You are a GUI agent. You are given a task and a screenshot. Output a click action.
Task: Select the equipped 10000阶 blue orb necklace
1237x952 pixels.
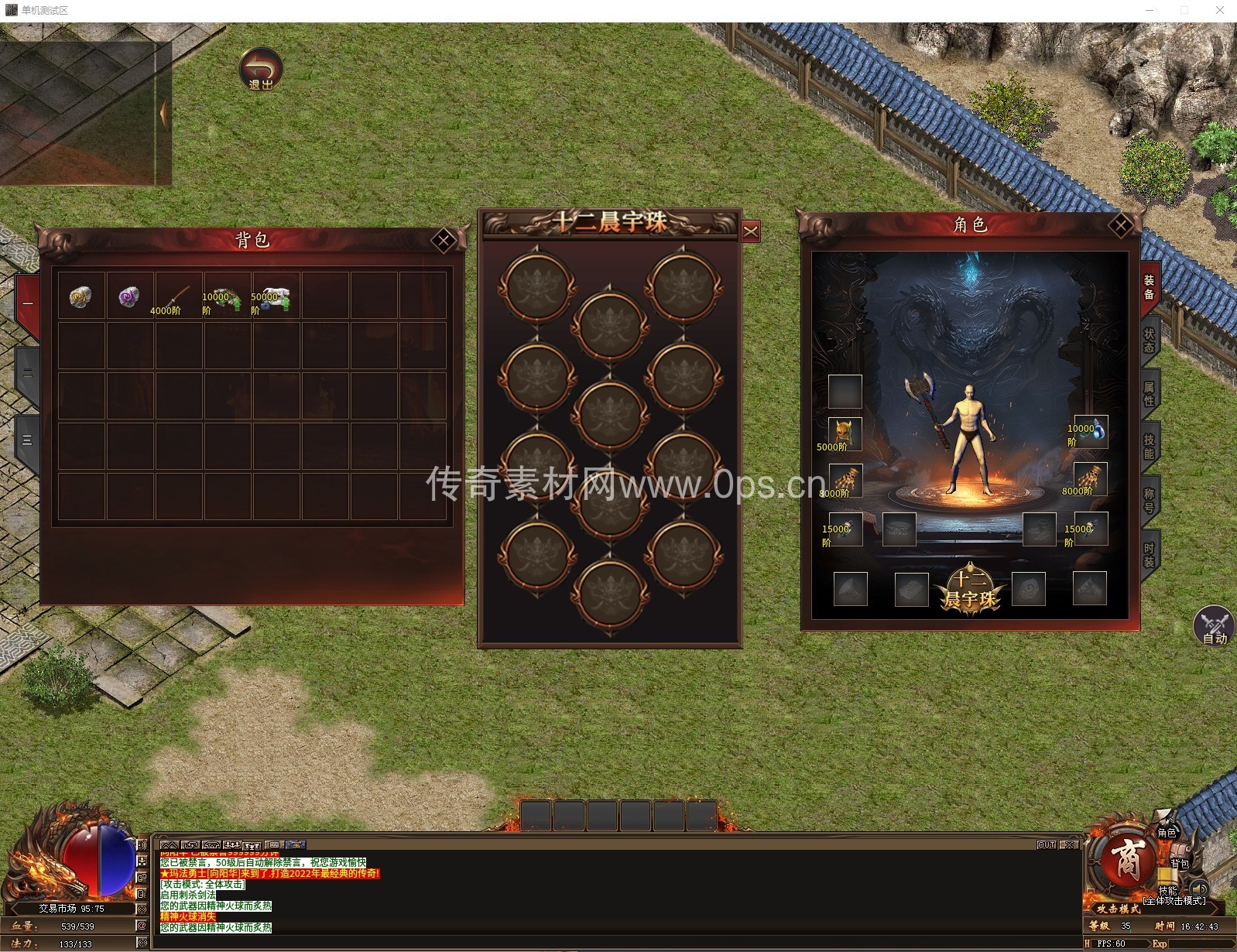click(1090, 432)
